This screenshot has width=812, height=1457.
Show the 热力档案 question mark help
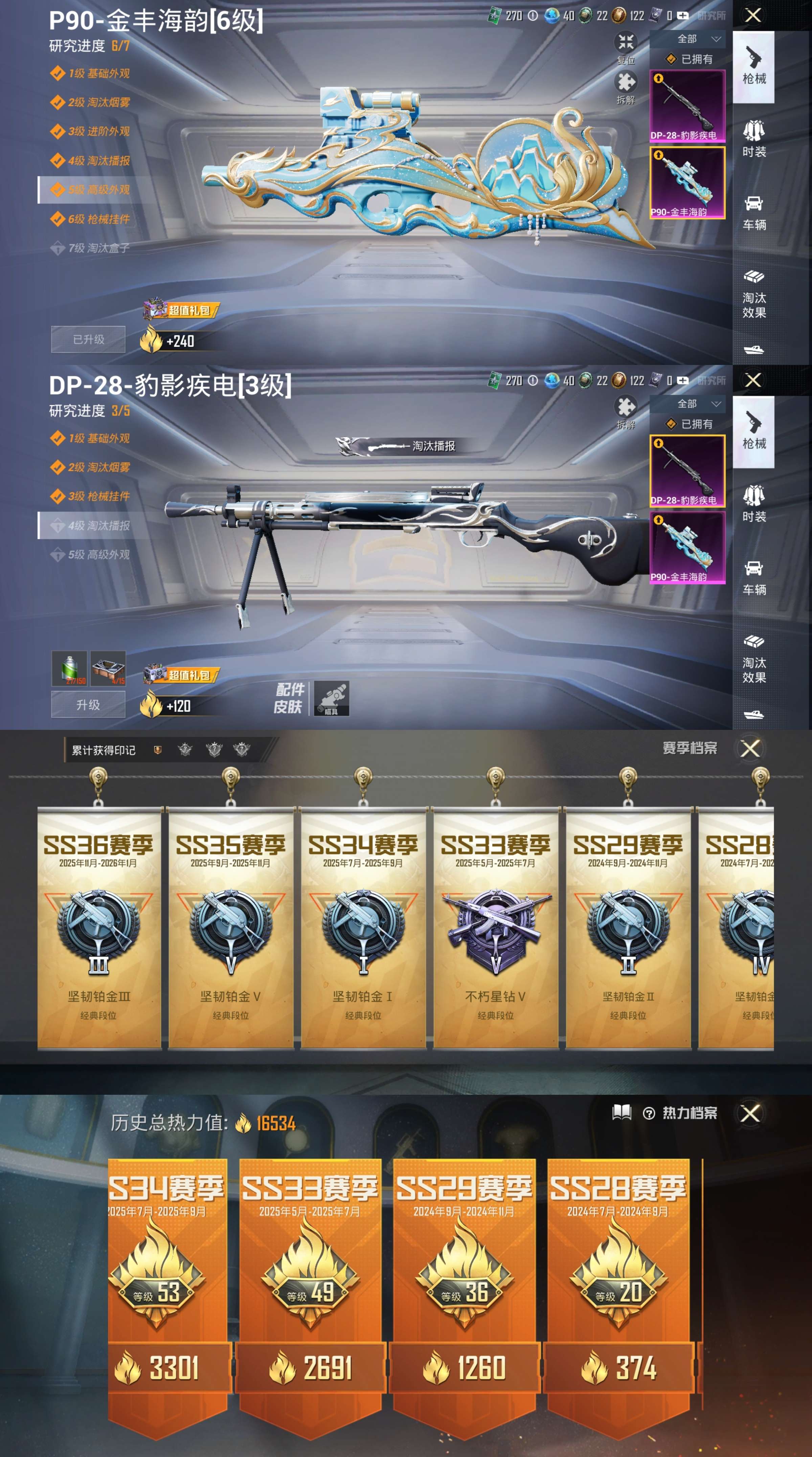click(649, 1114)
